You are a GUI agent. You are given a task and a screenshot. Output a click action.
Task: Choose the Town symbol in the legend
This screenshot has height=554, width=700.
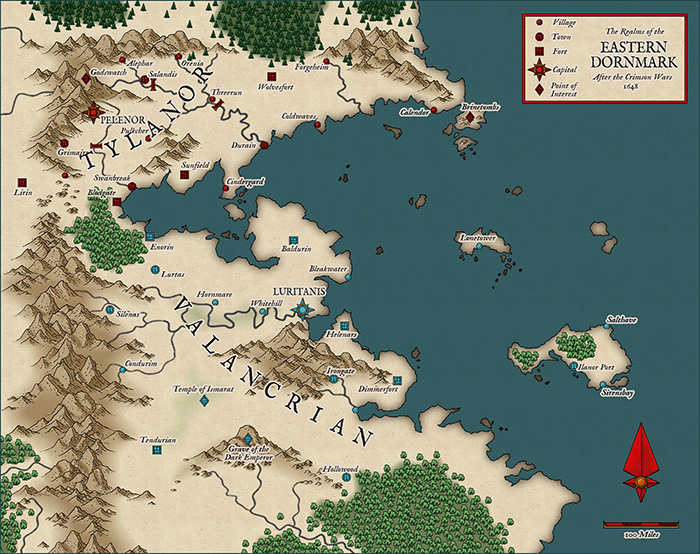540,36
